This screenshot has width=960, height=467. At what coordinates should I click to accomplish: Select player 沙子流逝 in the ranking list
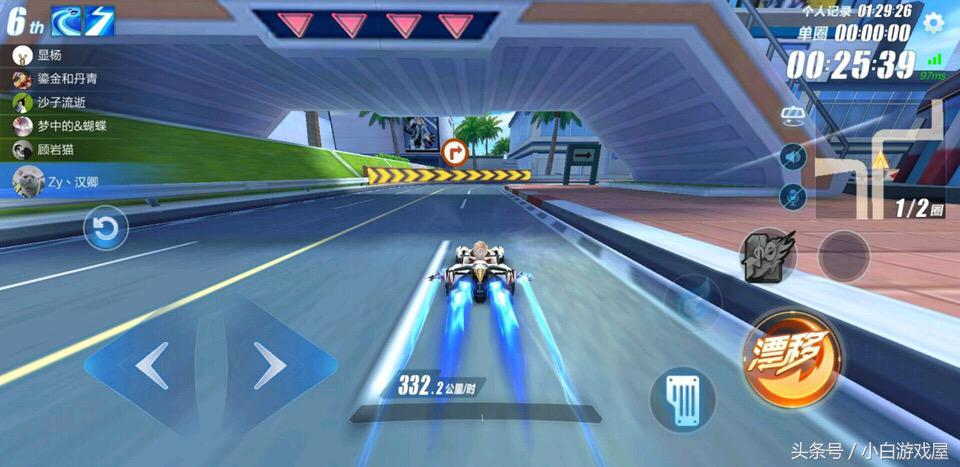coord(55,102)
